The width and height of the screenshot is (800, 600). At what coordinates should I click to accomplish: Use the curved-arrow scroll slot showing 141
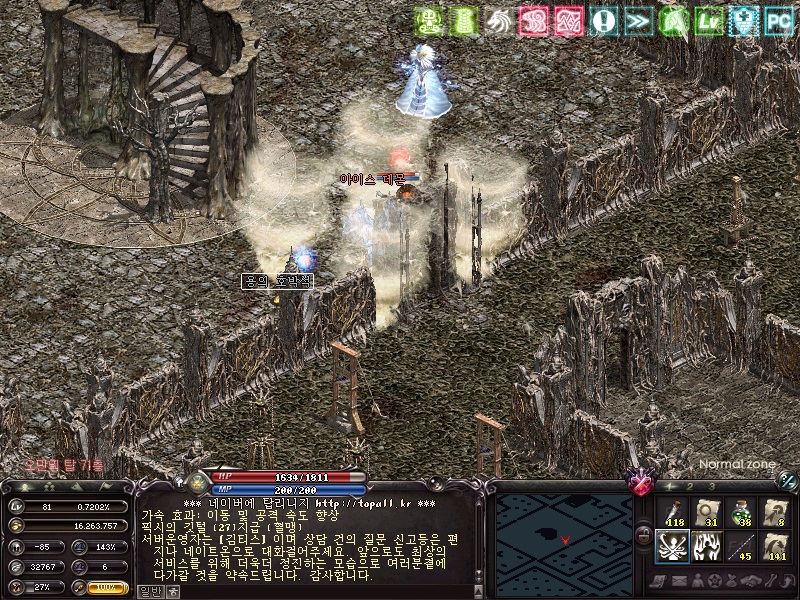774,547
